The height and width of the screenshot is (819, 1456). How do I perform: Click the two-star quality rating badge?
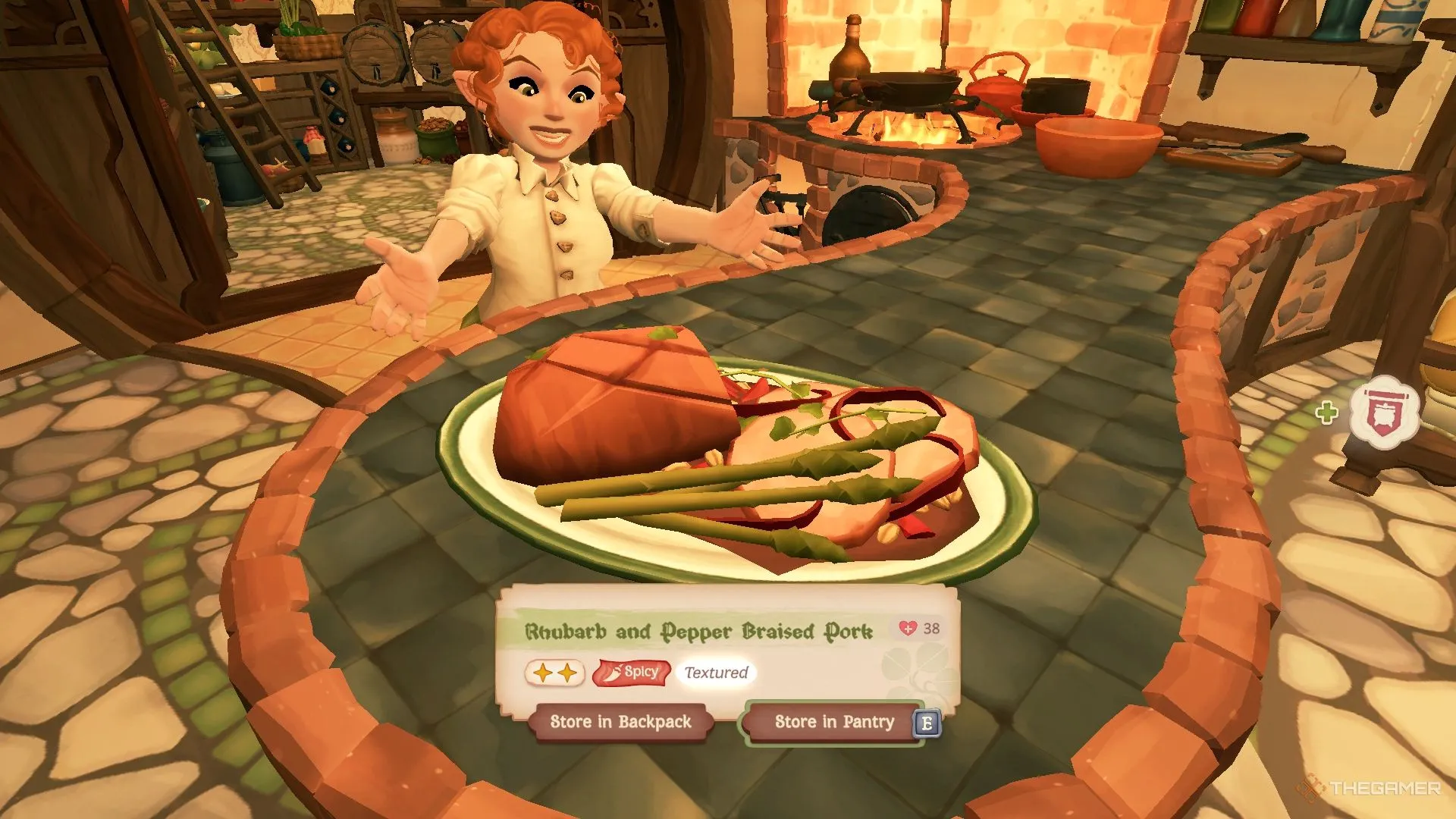[x=554, y=673]
